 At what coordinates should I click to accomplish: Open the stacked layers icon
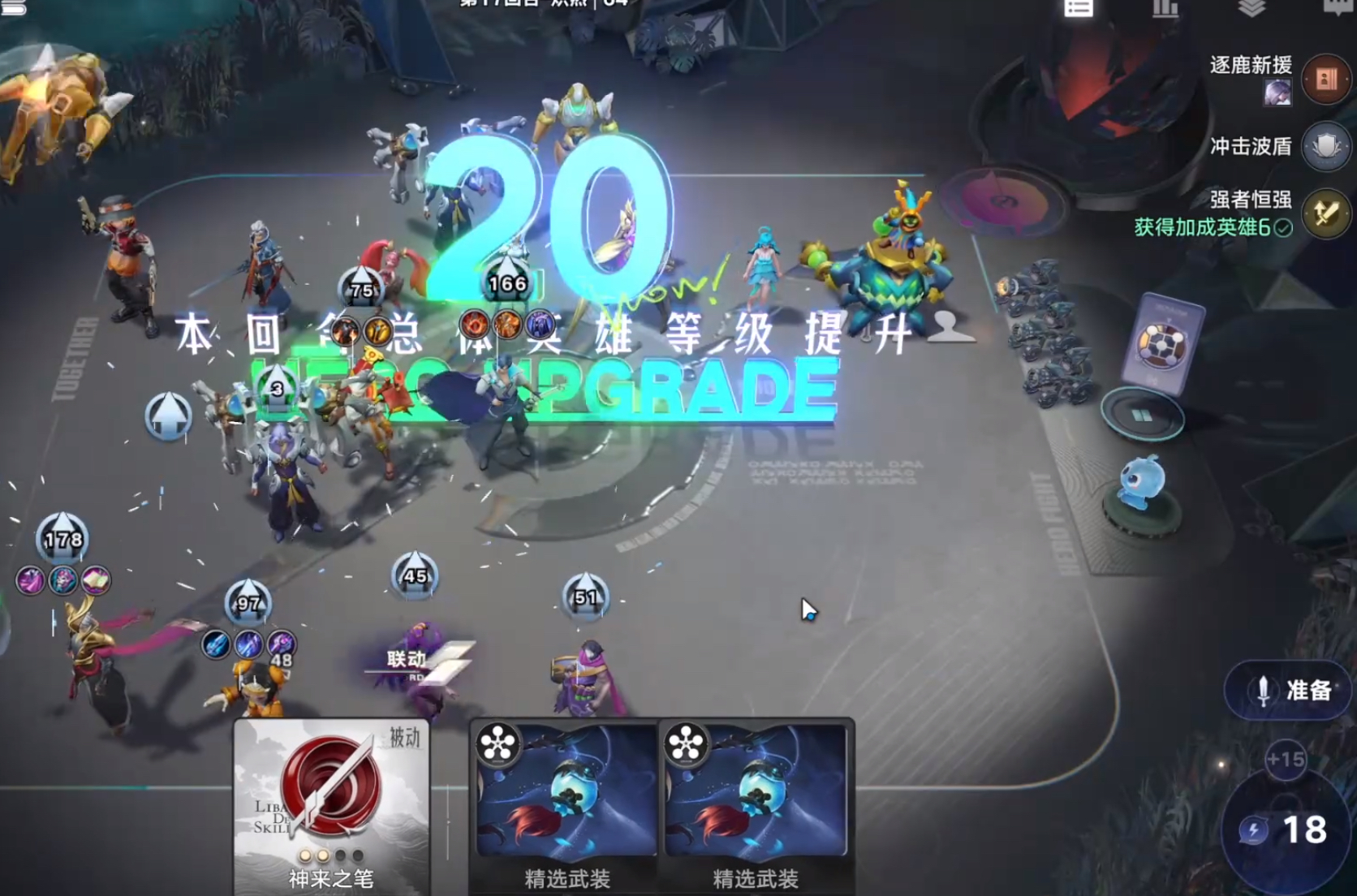pos(1252,8)
